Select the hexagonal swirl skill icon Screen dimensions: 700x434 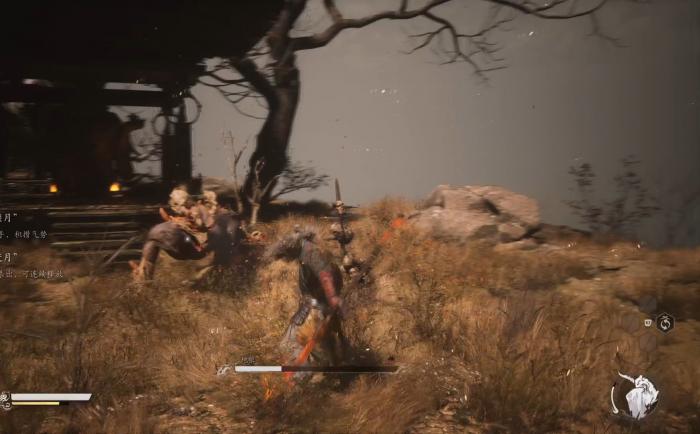(665, 322)
